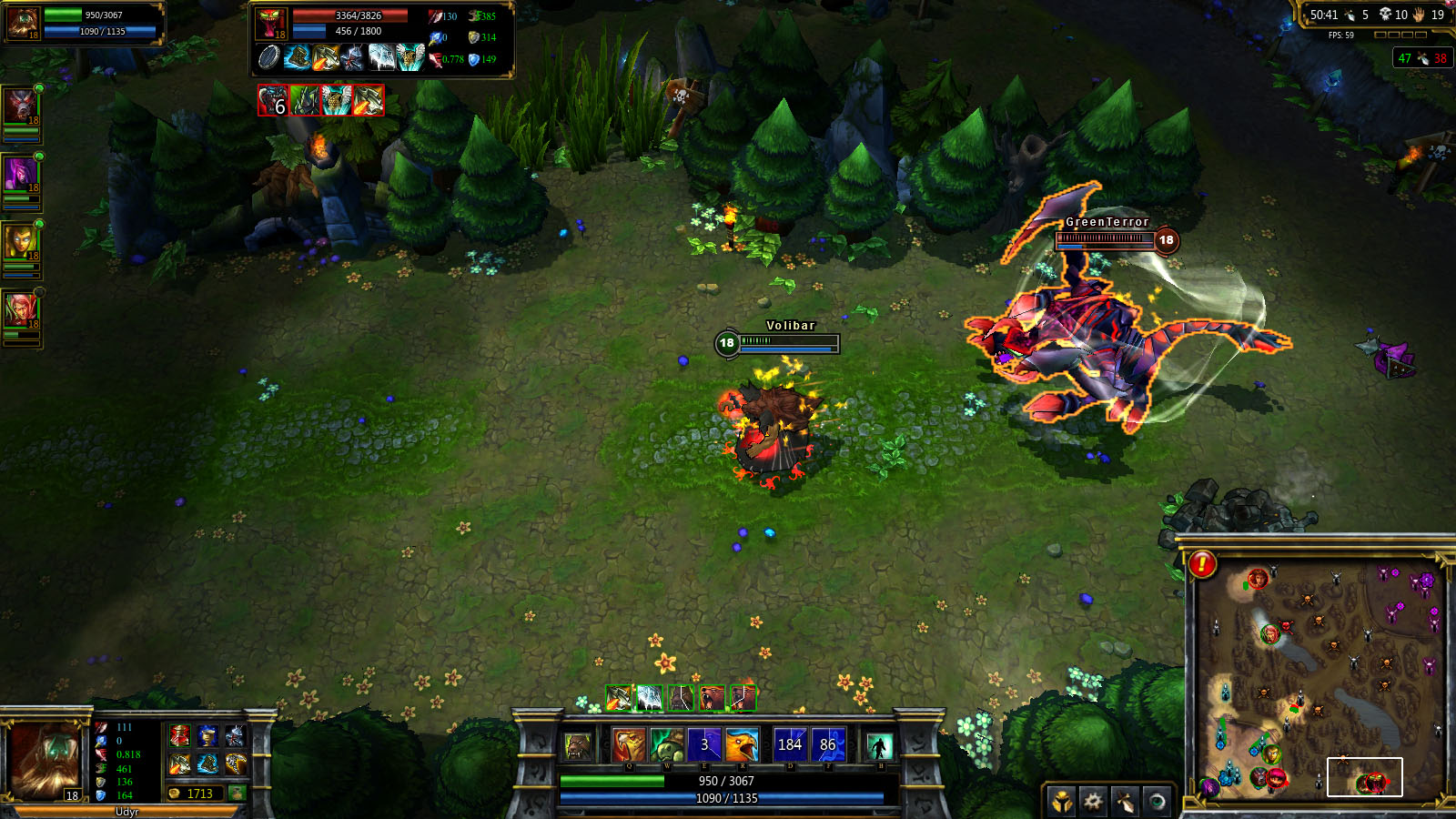Use the red health potion item
Image resolution: width=1456 pixels, height=819 pixels.
180,735
